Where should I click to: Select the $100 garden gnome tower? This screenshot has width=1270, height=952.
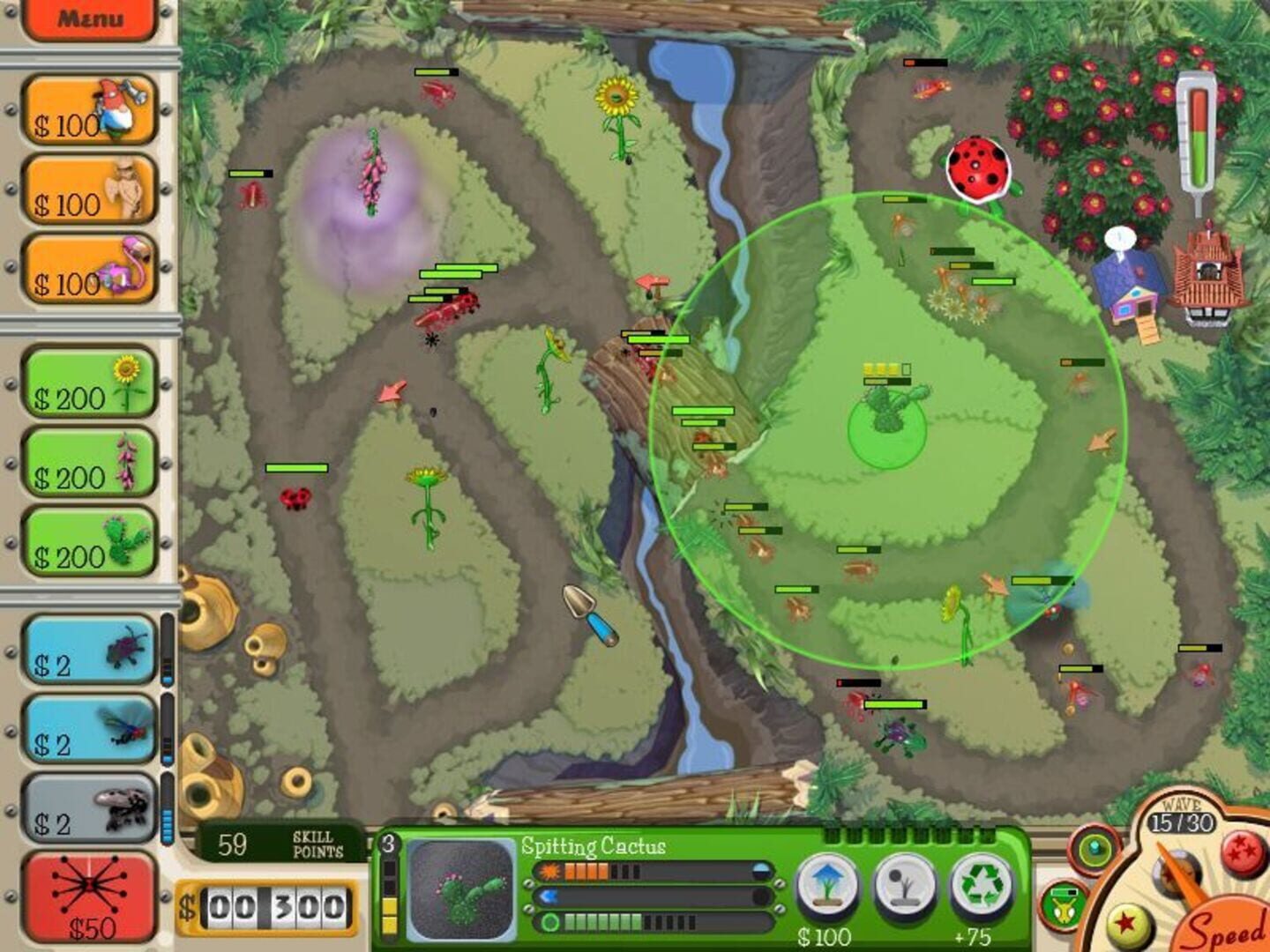click(x=88, y=106)
